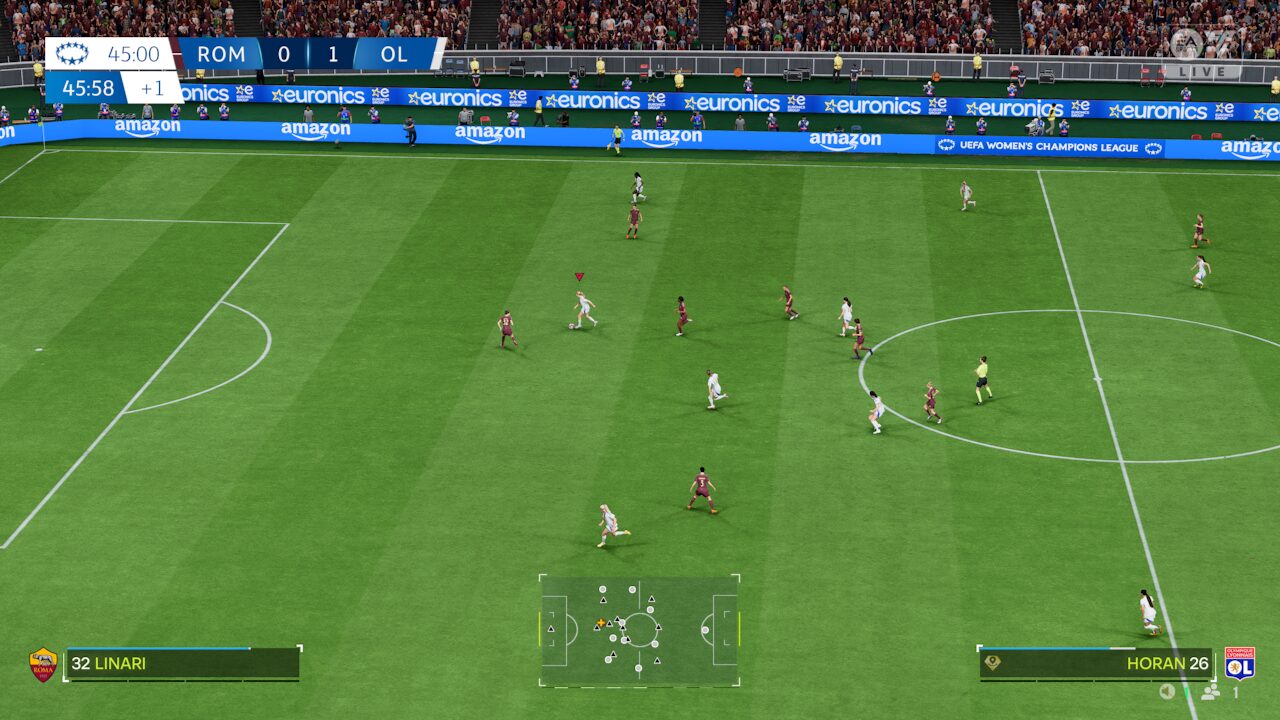Screen dimensions: 1280x720
Task: Click the Horan player name panel
Action: click(x=1096, y=663)
